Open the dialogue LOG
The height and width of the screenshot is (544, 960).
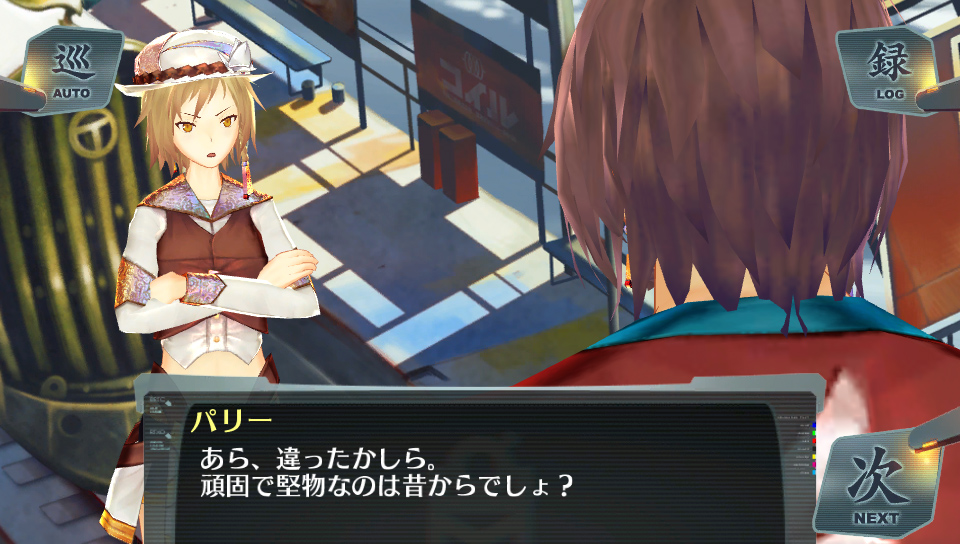pyautogui.click(x=889, y=71)
